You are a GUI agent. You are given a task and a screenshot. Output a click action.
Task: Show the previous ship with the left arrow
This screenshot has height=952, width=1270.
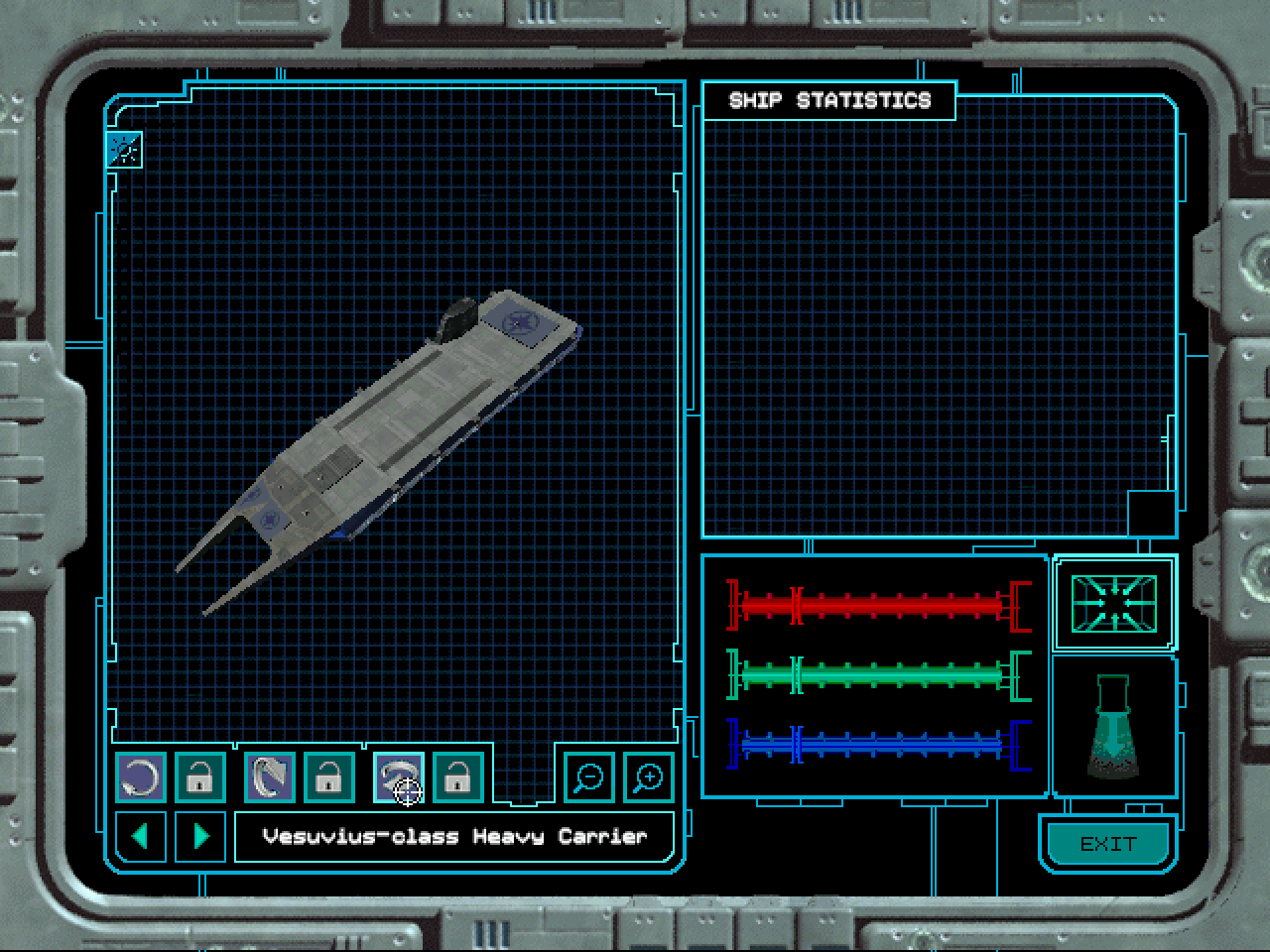pyautogui.click(x=140, y=836)
